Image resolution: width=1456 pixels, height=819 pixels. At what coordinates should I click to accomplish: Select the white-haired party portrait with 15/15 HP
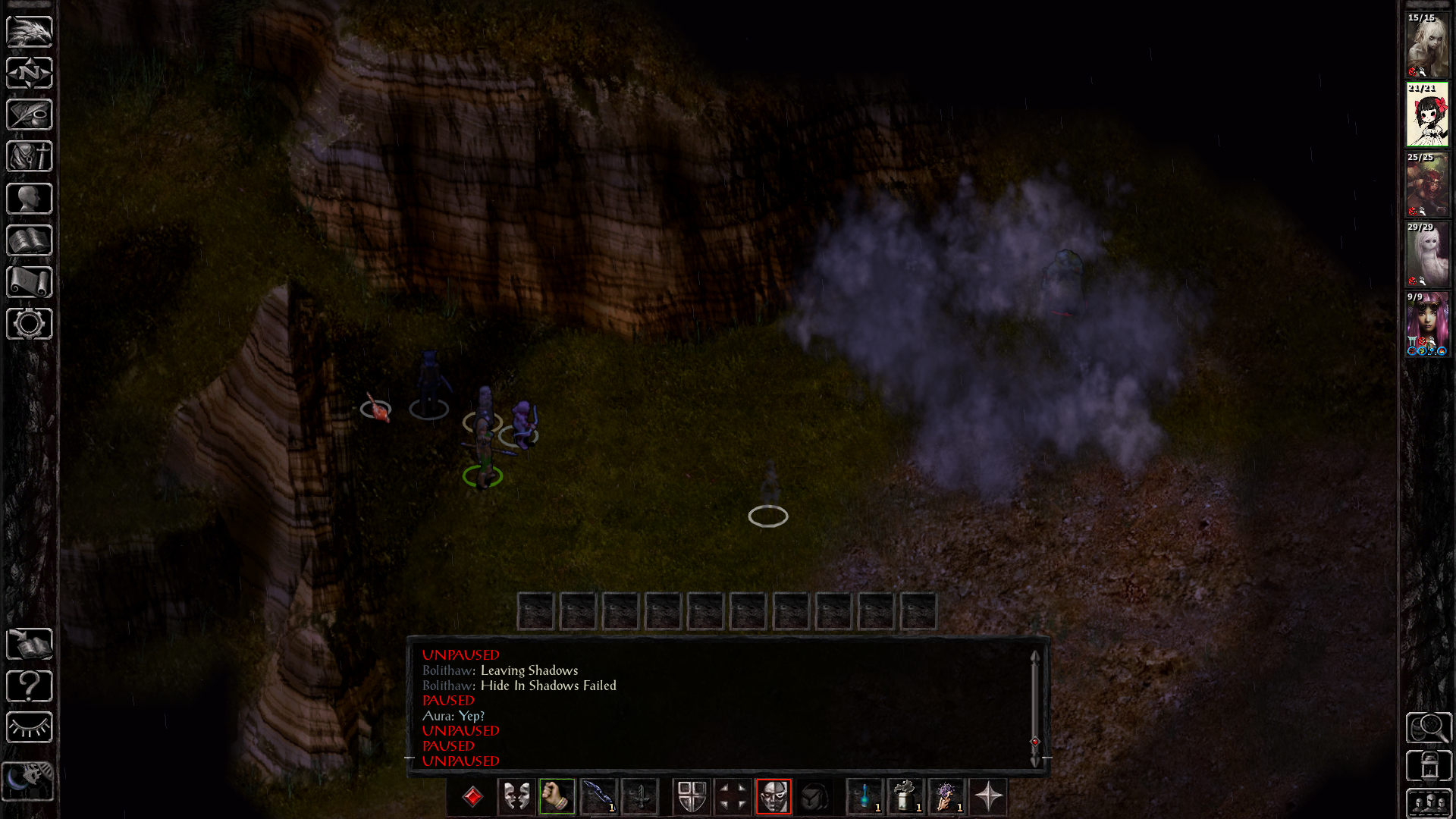[1427, 45]
